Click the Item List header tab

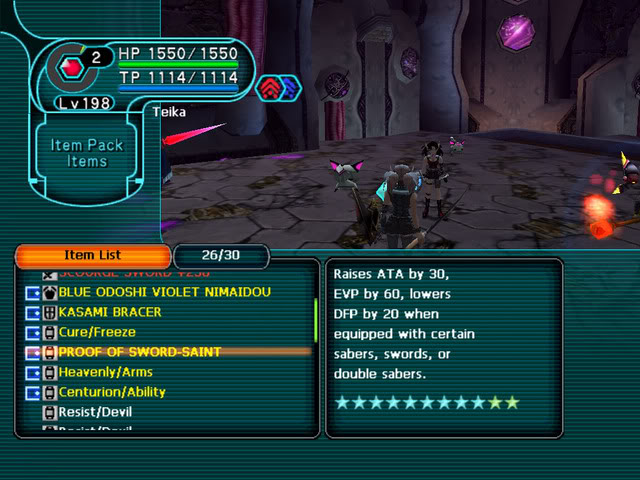tap(92, 256)
